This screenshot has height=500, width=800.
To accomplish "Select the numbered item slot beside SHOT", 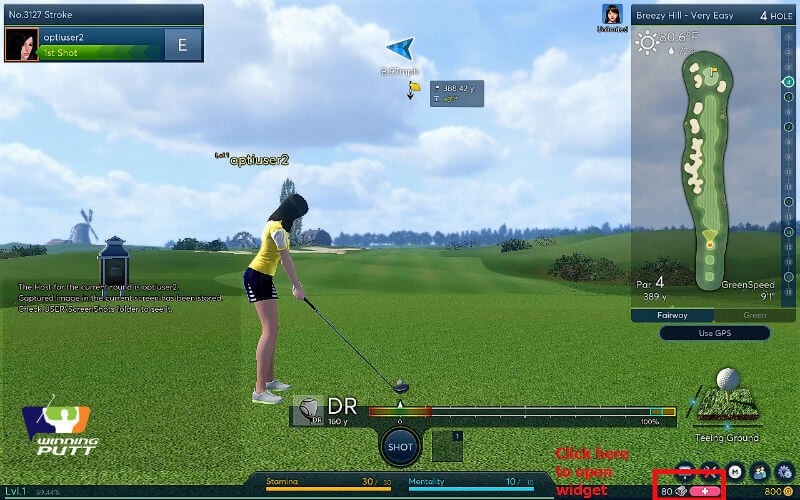I will coord(447,445).
